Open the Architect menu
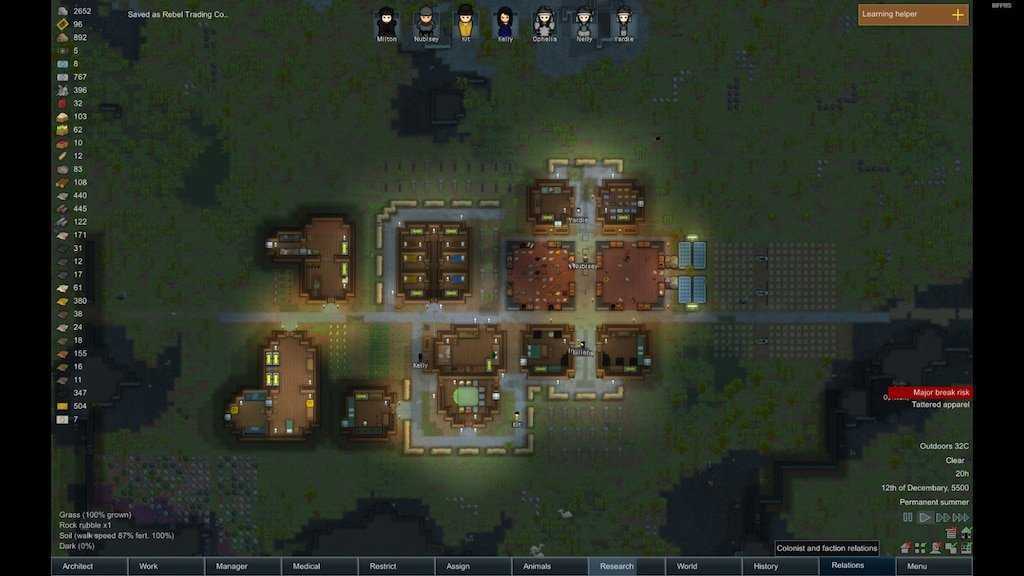Viewport: 1024px width, 576px height. tap(89, 566)
